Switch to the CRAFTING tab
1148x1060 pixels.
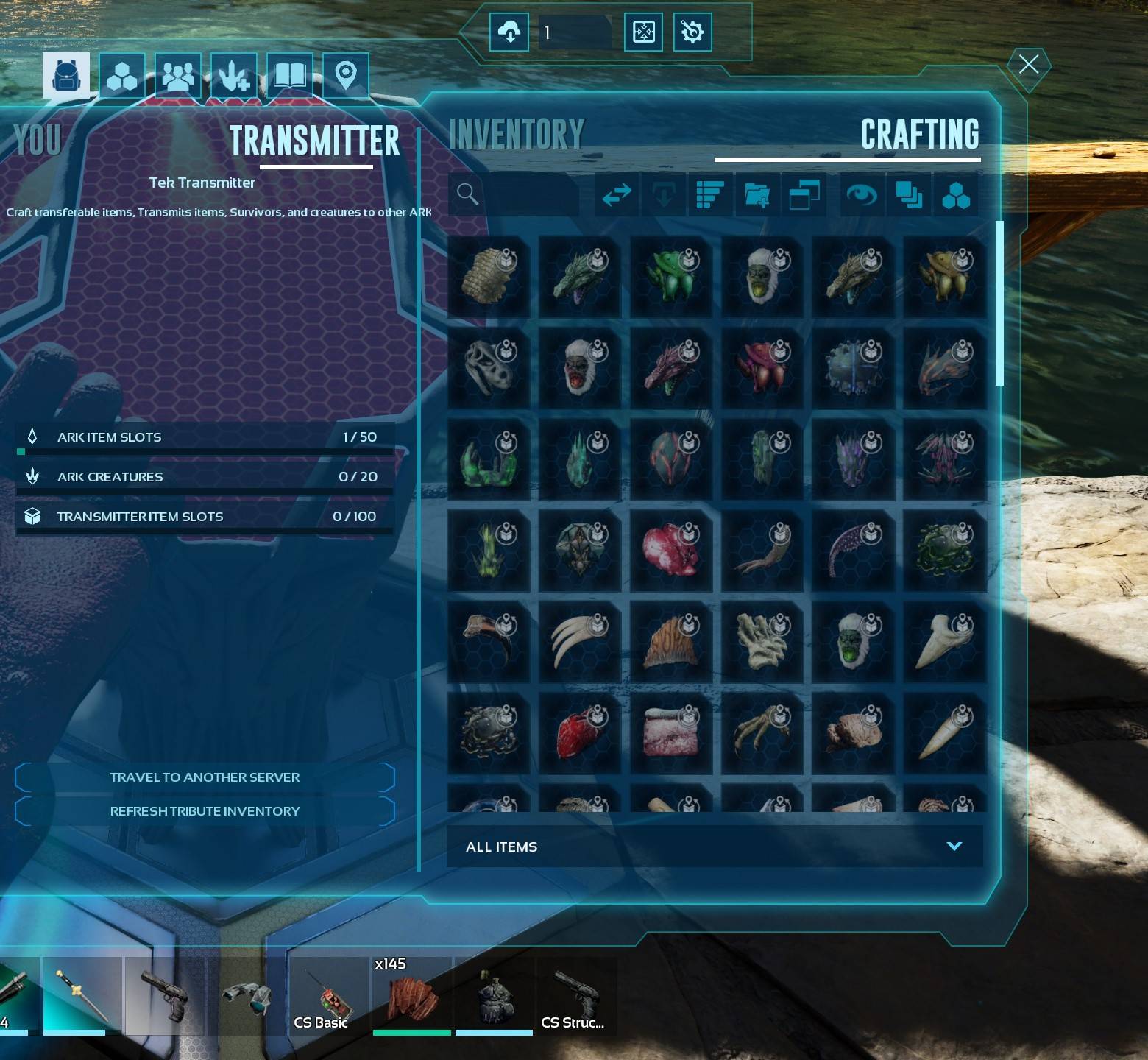pos(919,136)
